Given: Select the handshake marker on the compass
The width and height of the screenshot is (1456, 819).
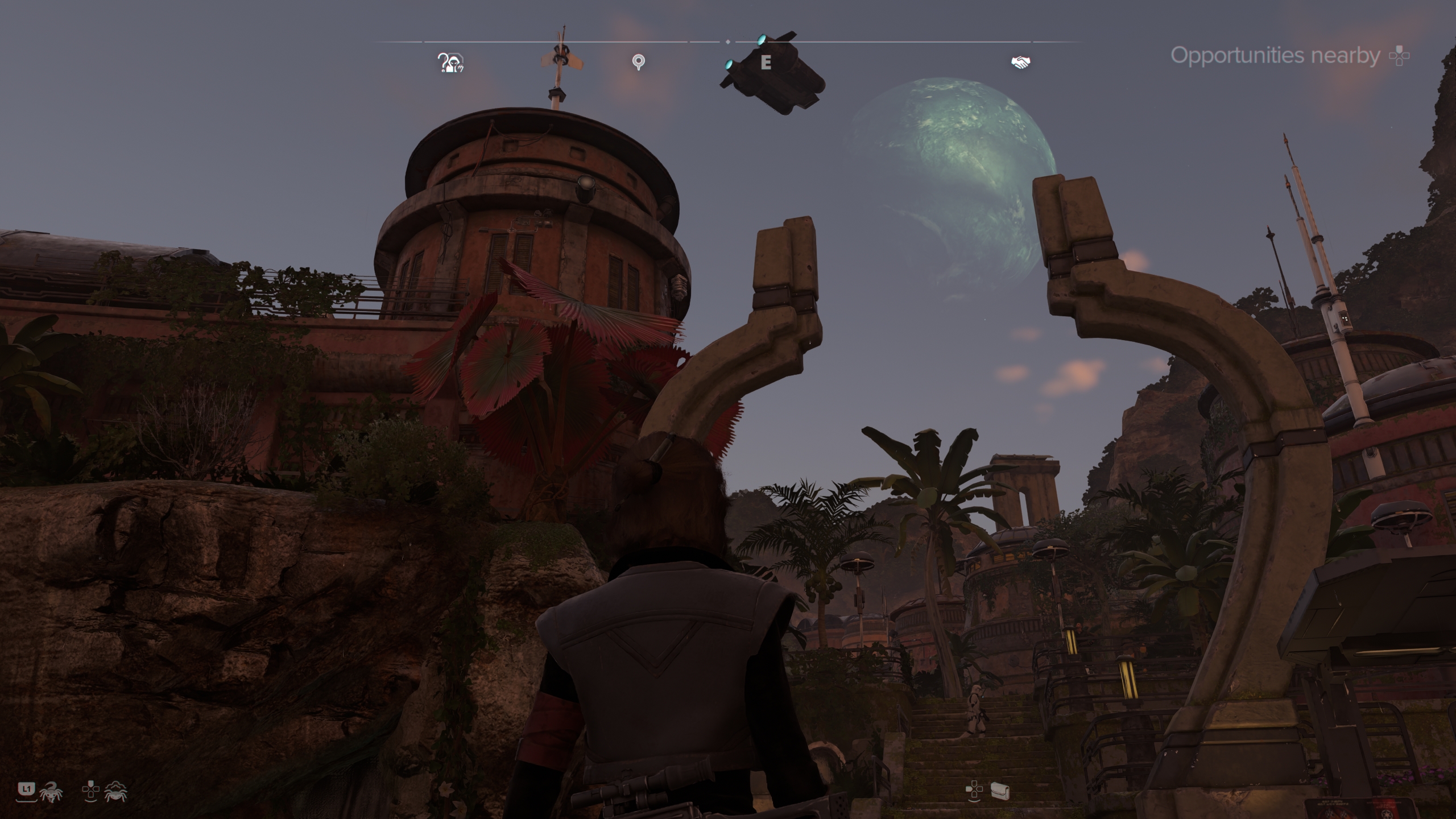Looking at the screenshot, I should [1021, 62].
